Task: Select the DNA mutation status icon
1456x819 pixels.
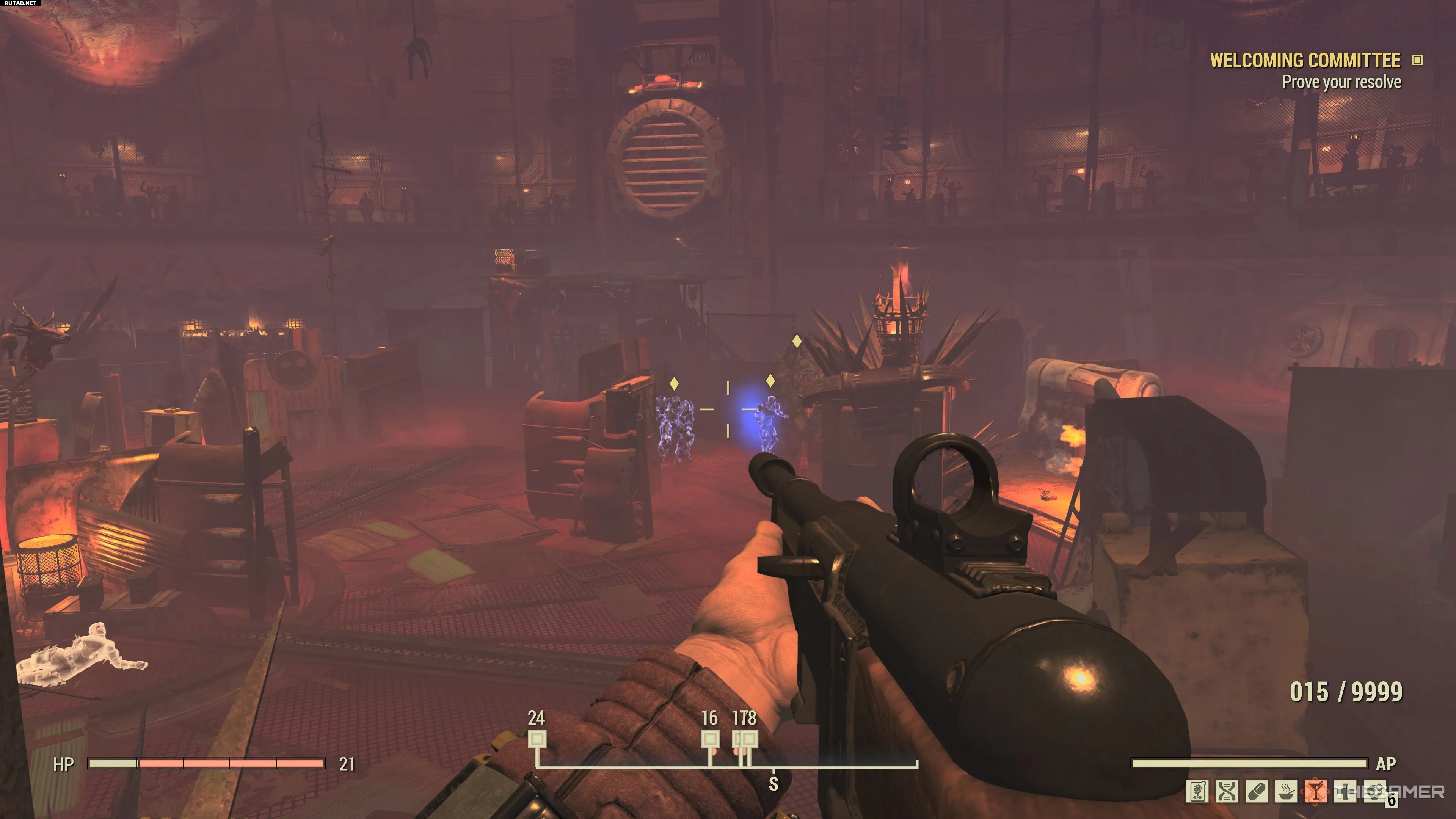Action: pos(1227,792)
